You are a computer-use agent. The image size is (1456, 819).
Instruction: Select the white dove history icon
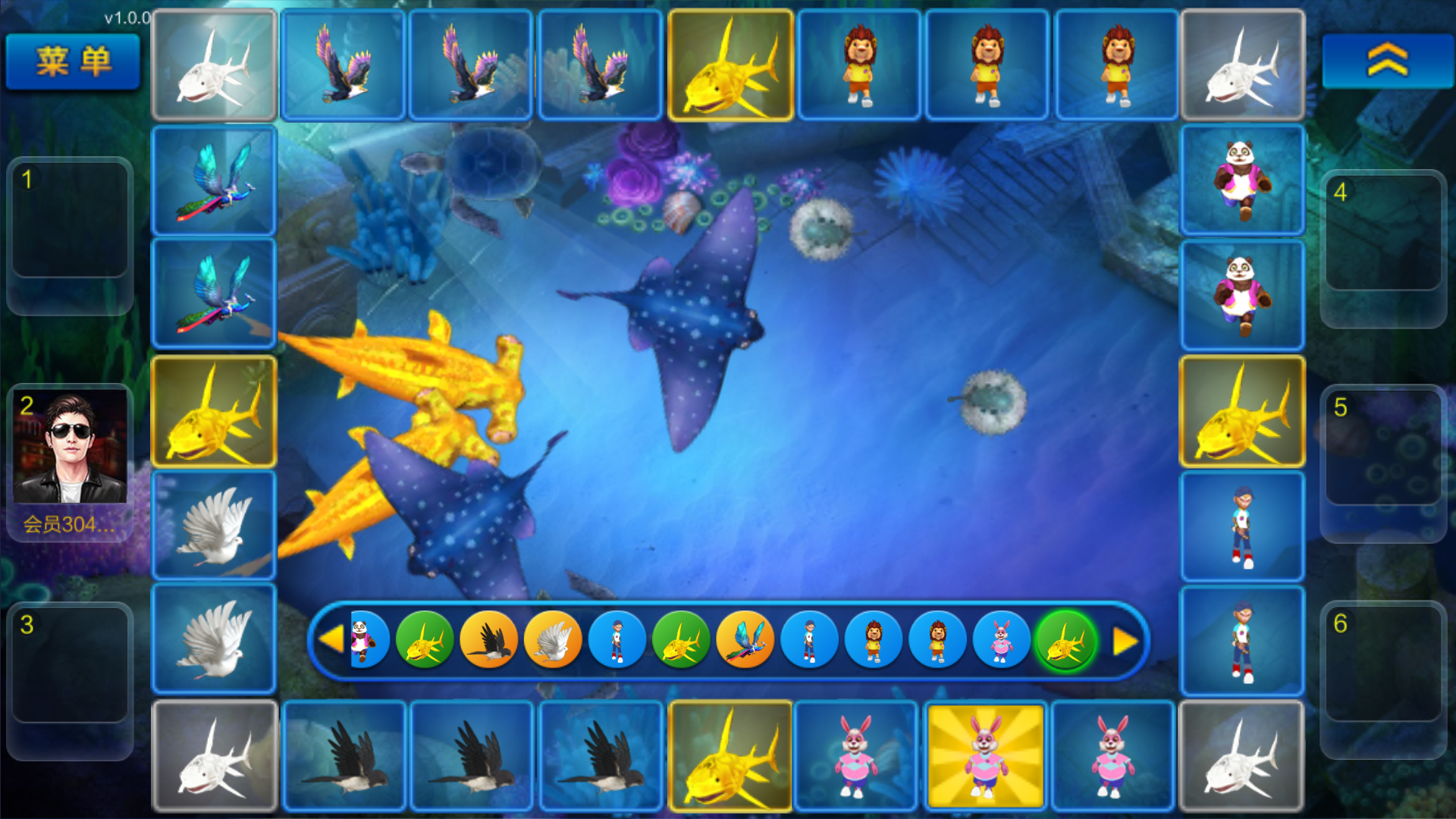(x=553, y=642)
